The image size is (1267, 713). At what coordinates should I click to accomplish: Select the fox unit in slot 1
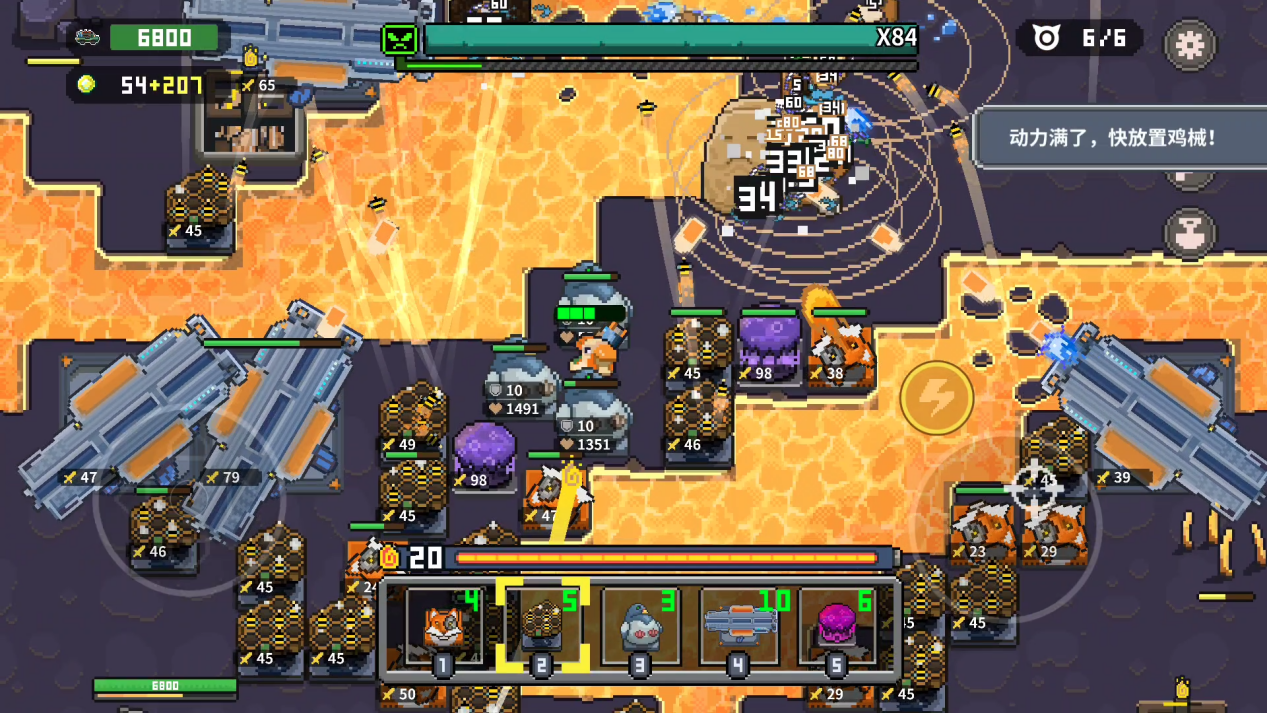(x=443, y=627)
